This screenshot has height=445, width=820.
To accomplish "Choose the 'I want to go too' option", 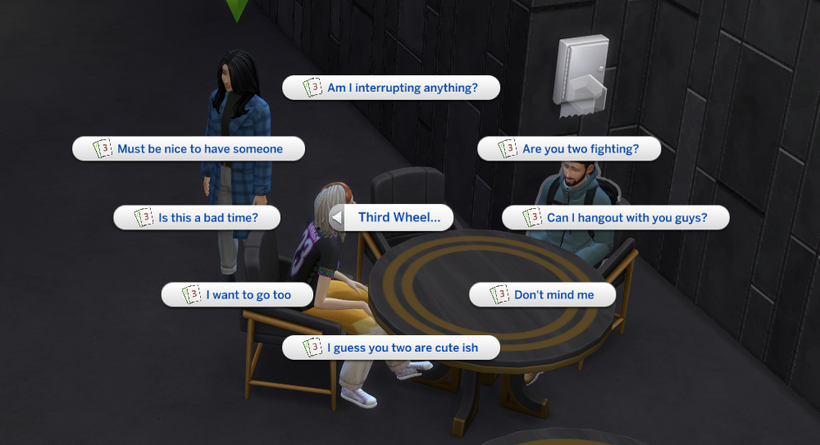I will tap(237, 295).
